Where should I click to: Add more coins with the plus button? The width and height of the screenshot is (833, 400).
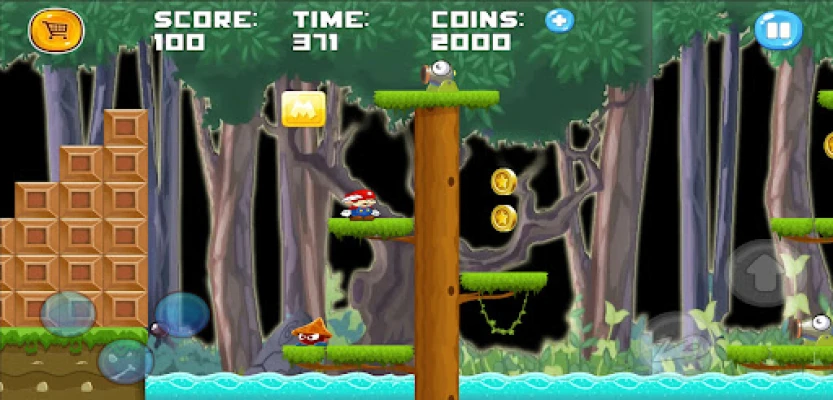click(x=559, y=20)
